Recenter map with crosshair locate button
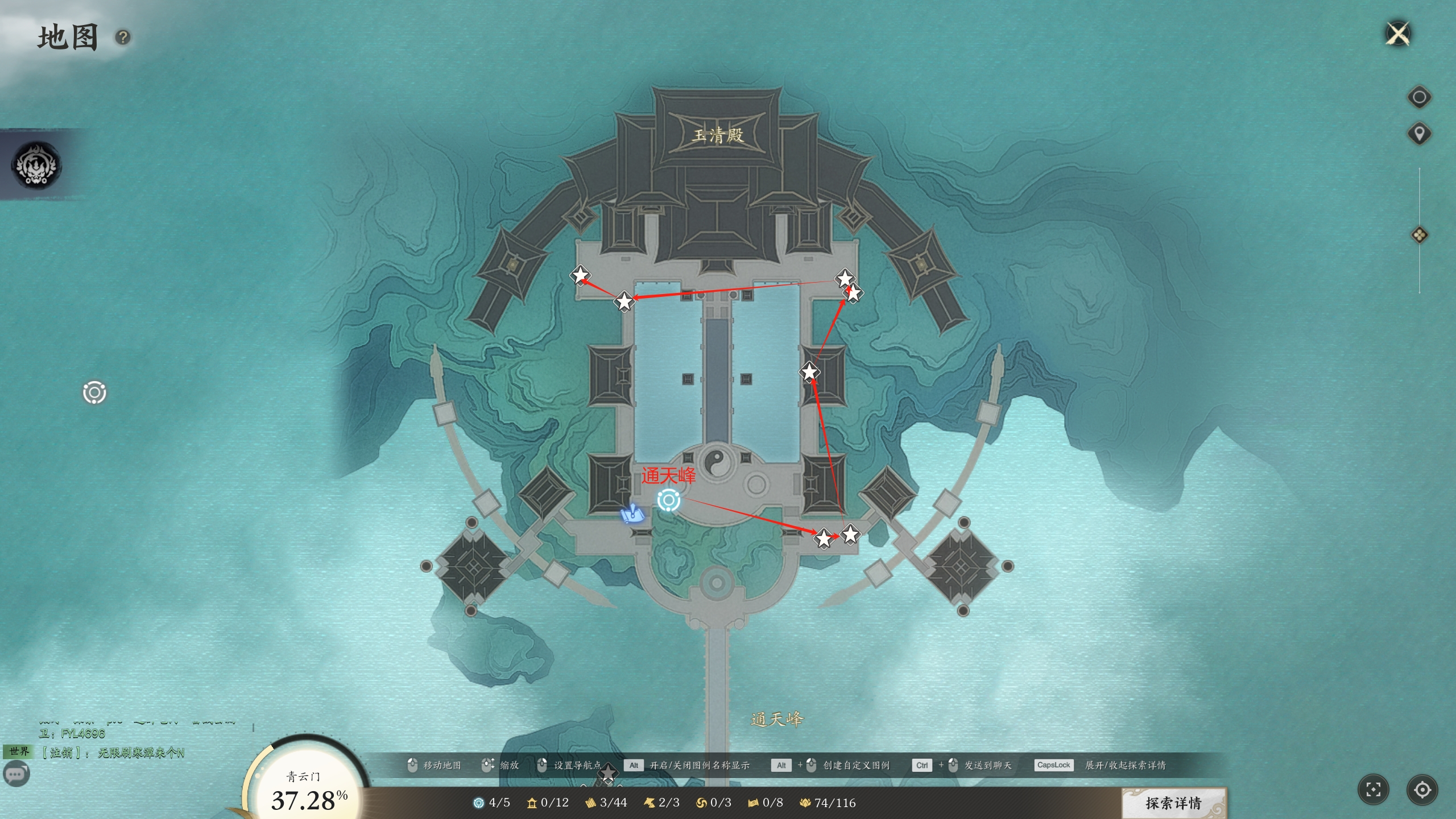1456x819 pixels. 1422,789
